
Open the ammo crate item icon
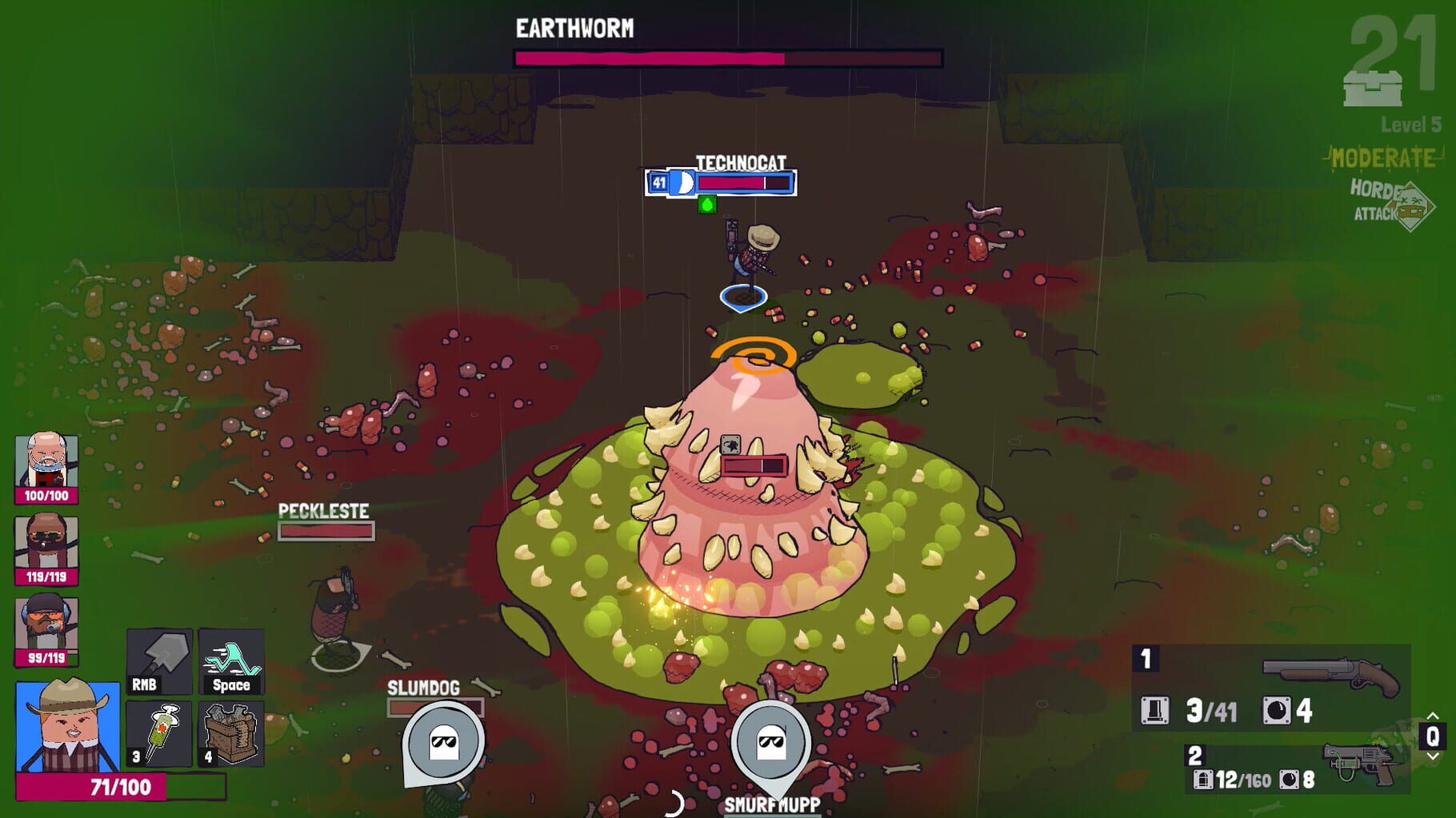[x=229, y=733]
